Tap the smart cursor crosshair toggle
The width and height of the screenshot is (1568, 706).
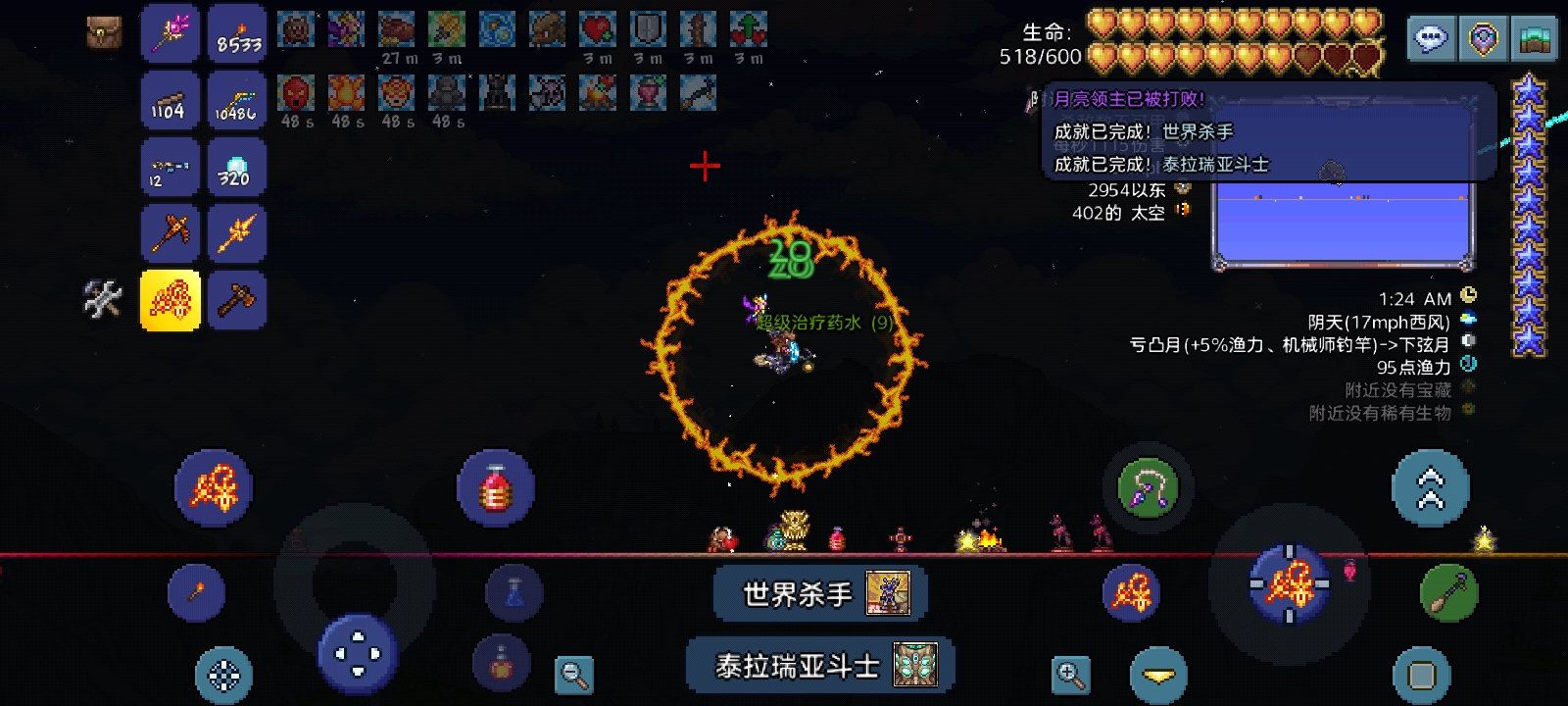[223, 675]
